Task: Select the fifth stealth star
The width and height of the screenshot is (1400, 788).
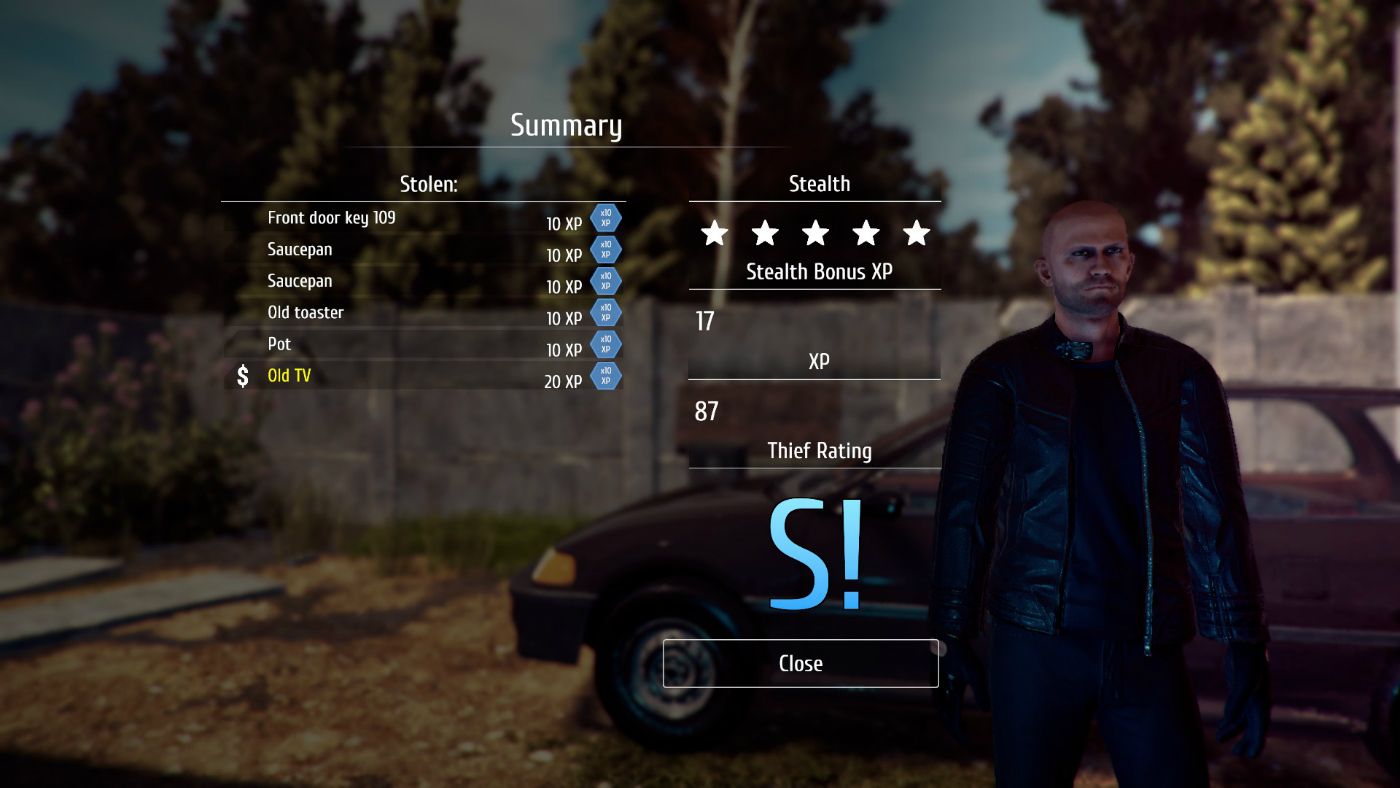Action: tap(915, 233)
